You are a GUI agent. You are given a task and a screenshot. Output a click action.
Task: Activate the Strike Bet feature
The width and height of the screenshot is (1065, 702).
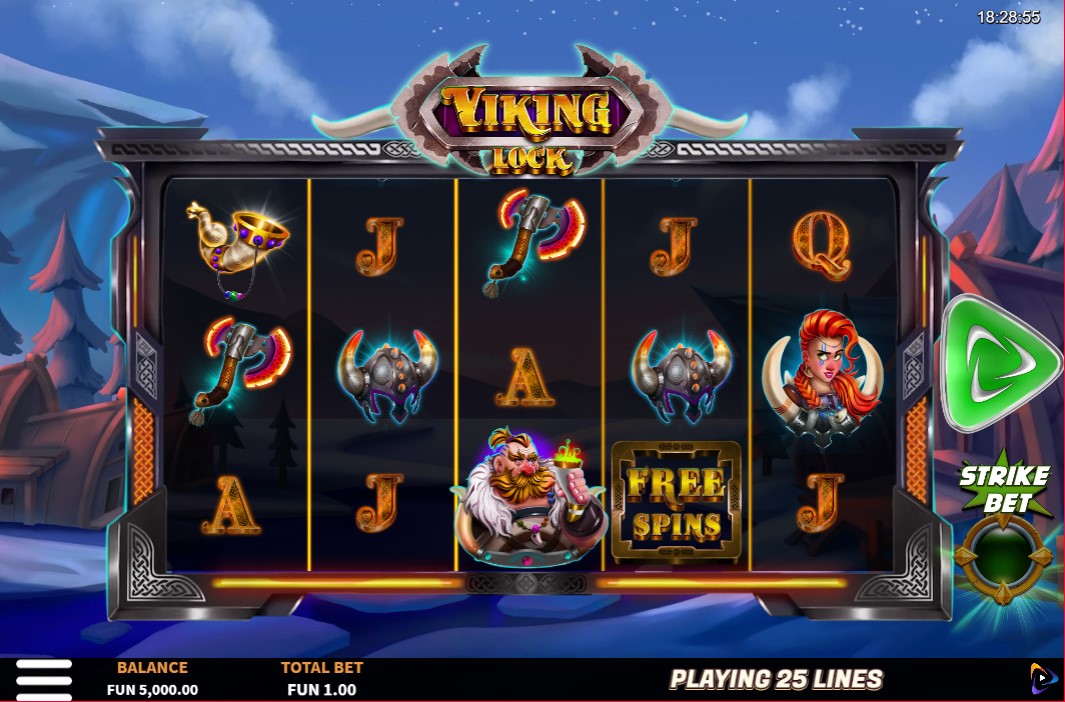point(1003,558)
